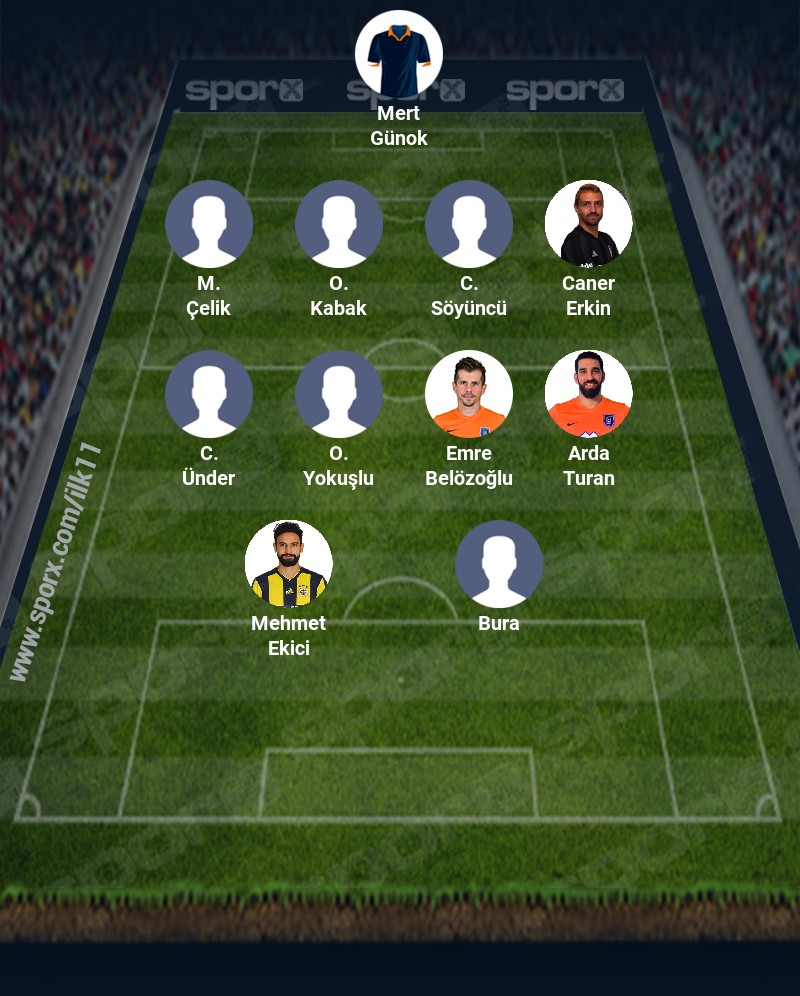800x996 pixels.
Task: Choose the C. Ünder player slot
Action: pyautogui.click(x=209, y=394)
